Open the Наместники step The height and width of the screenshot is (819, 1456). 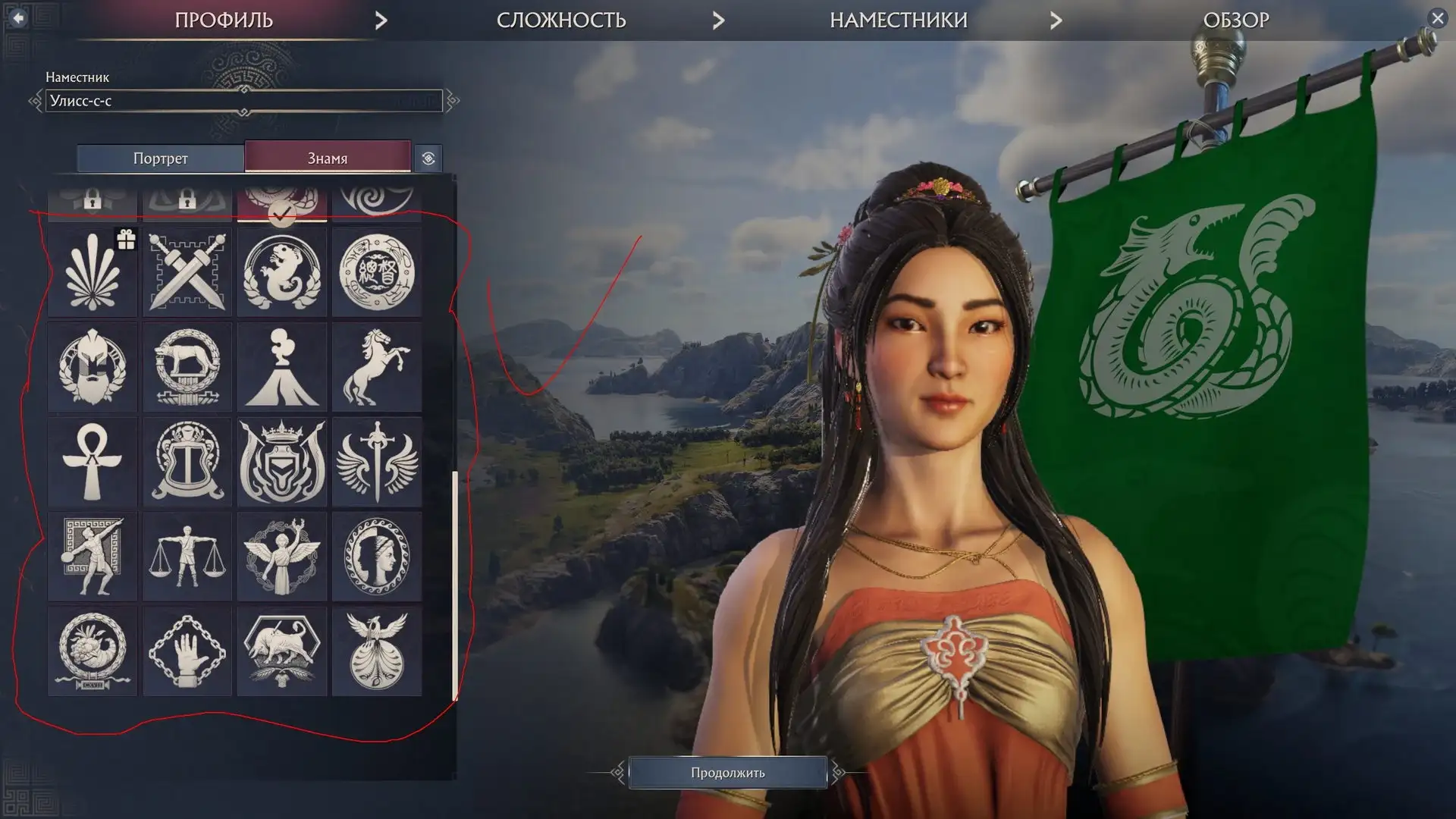click(x=899, y=20)
